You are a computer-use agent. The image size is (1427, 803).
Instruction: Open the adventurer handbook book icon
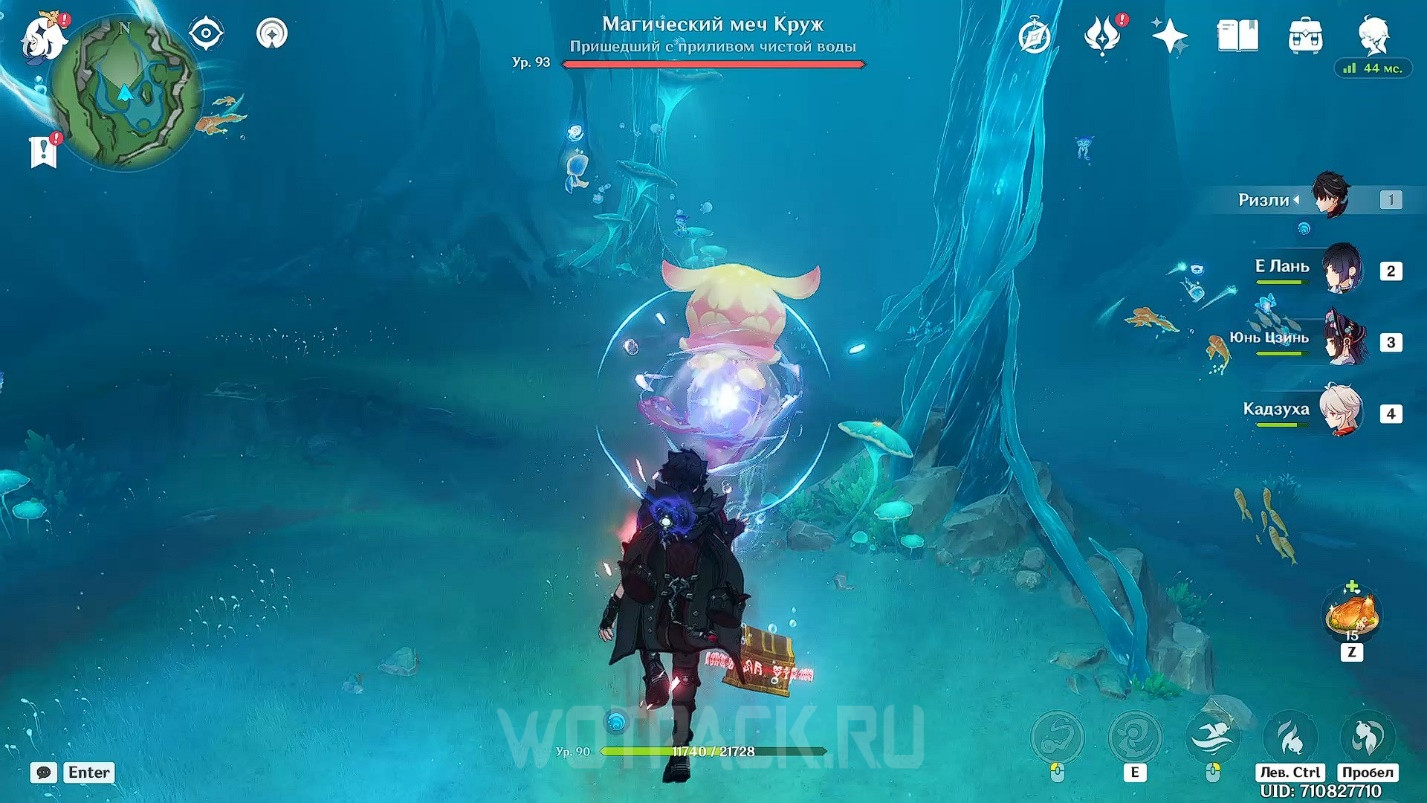click(1237, 36)
